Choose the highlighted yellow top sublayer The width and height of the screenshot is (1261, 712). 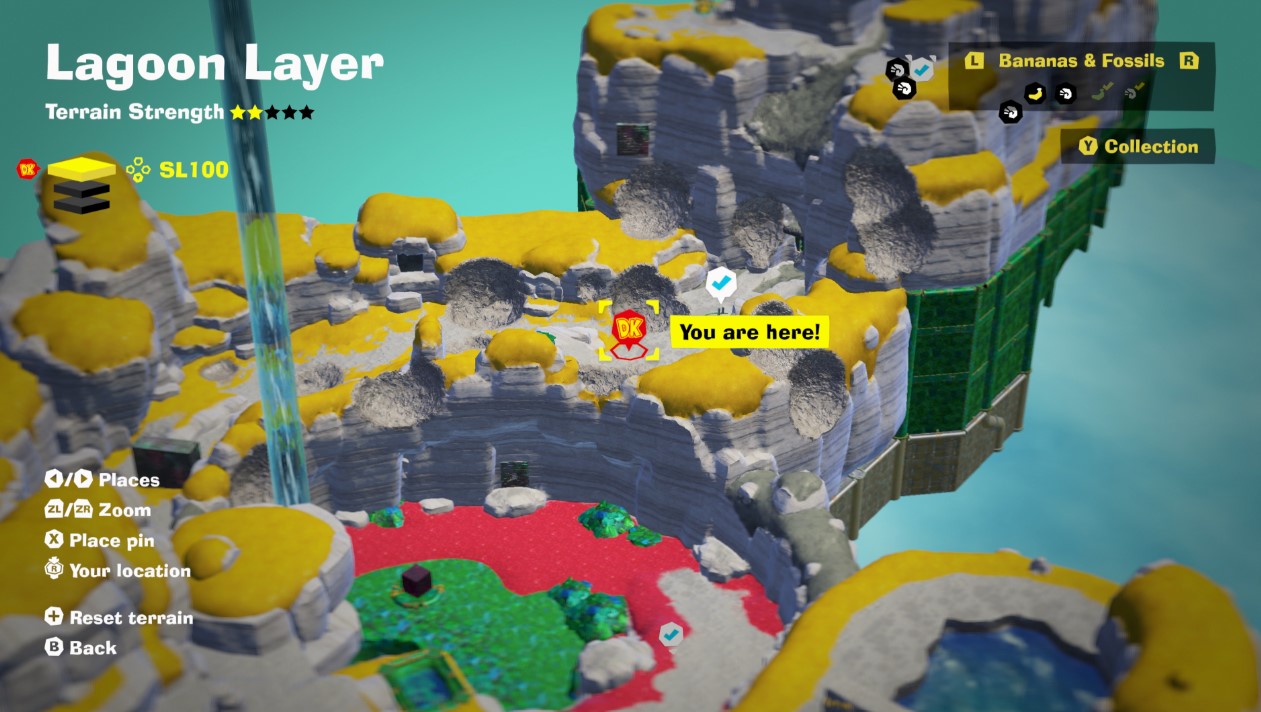(x=81, y=167)
